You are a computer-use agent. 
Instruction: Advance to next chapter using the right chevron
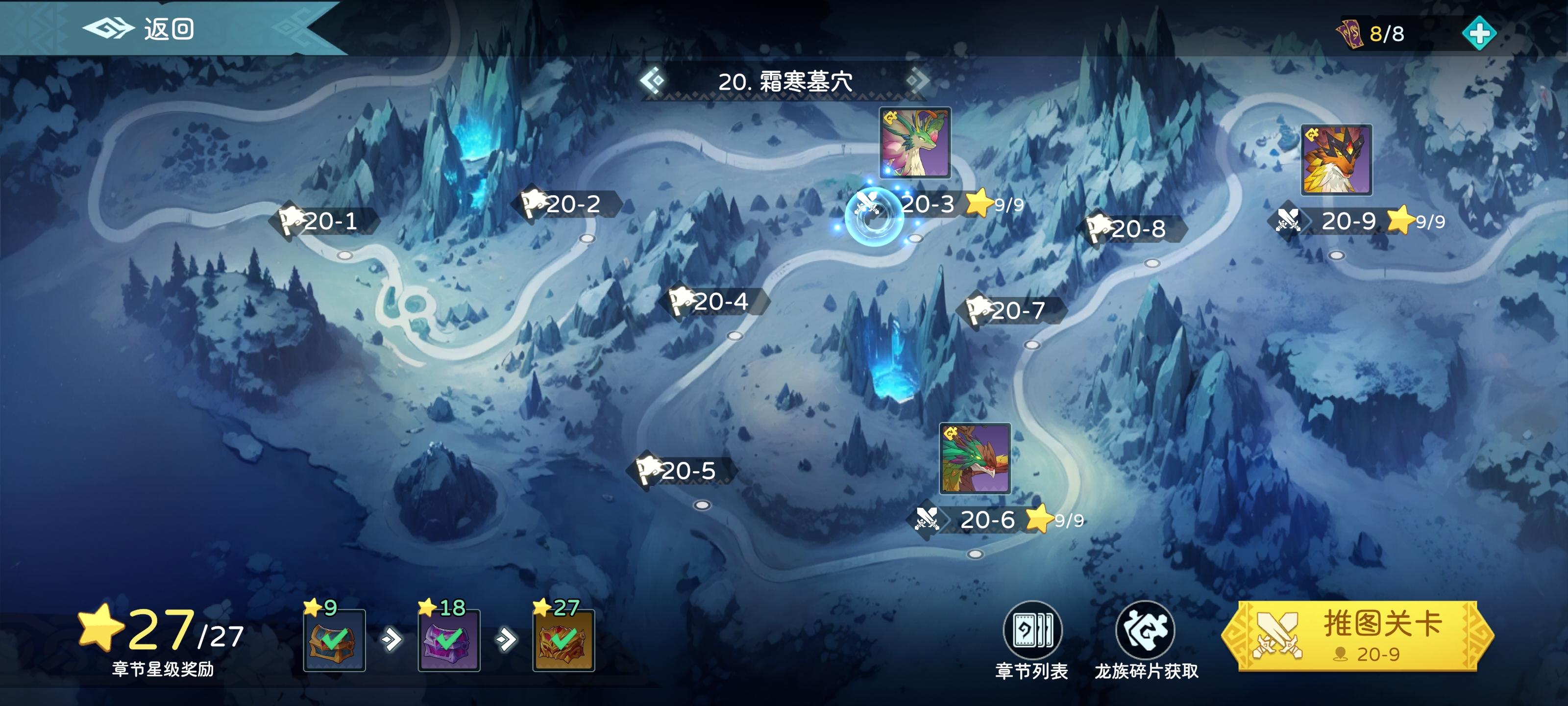pyautogui.click(x=917, y=81)
